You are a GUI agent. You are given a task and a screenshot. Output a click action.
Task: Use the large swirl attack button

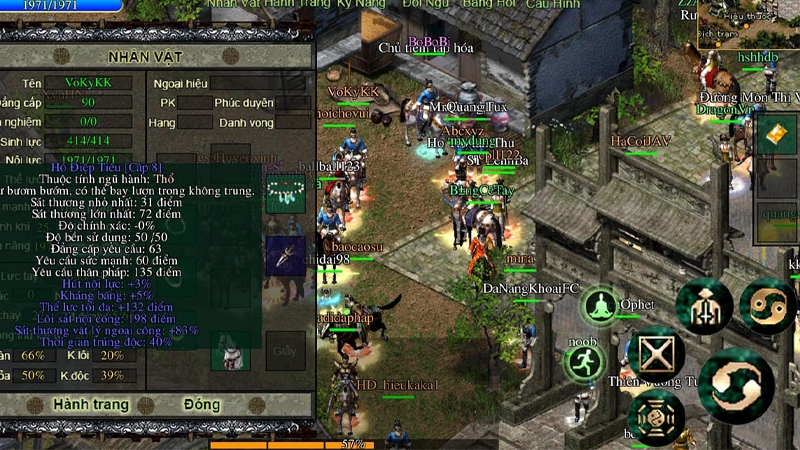737,385
